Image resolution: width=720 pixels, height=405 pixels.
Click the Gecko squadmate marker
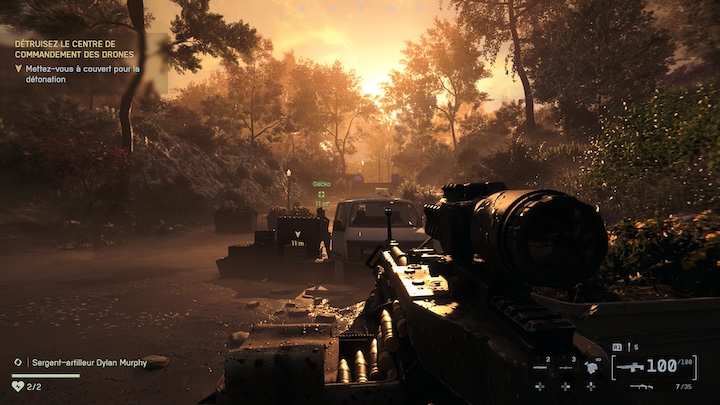point(321,194)
